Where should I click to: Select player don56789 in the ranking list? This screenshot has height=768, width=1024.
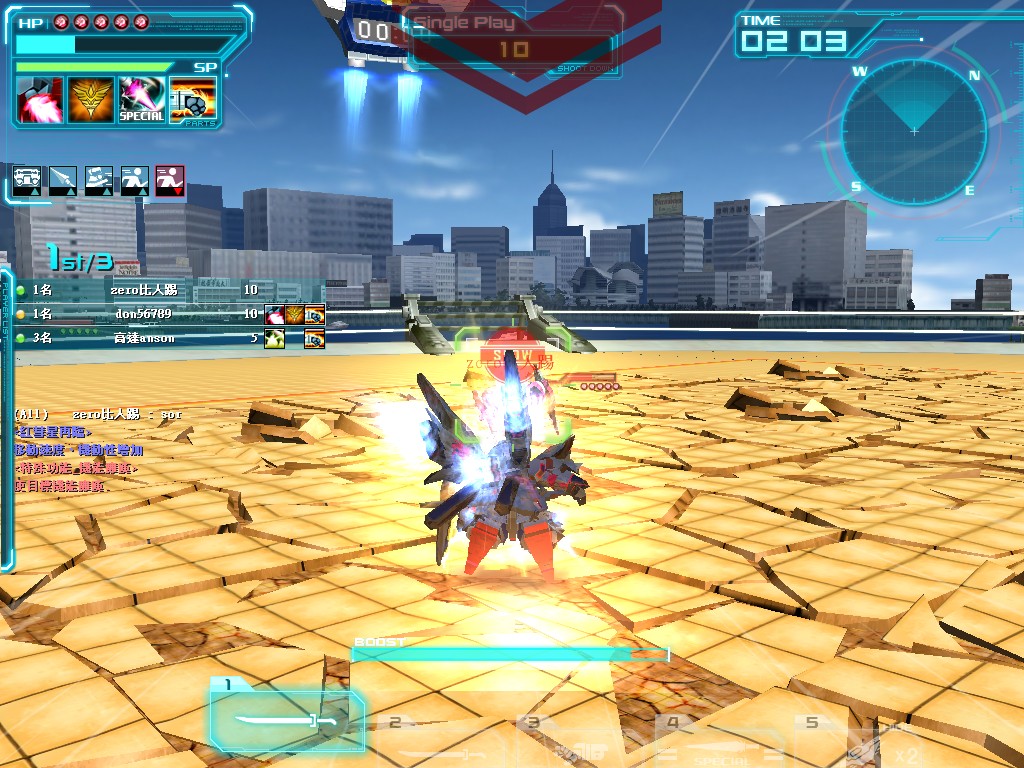pyautogui.click(x=143, y=314)
